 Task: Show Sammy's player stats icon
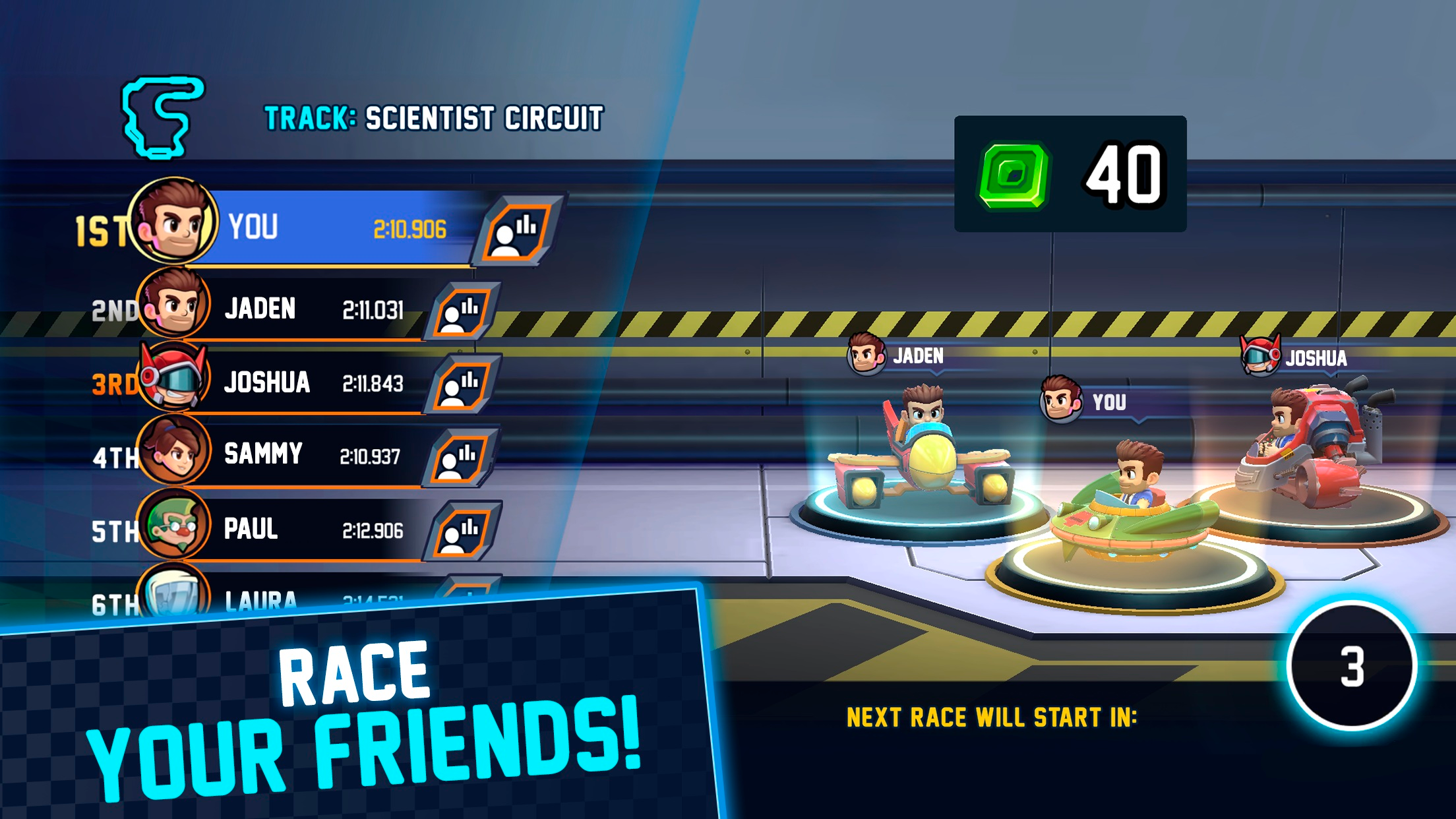(x=460, y=458)
